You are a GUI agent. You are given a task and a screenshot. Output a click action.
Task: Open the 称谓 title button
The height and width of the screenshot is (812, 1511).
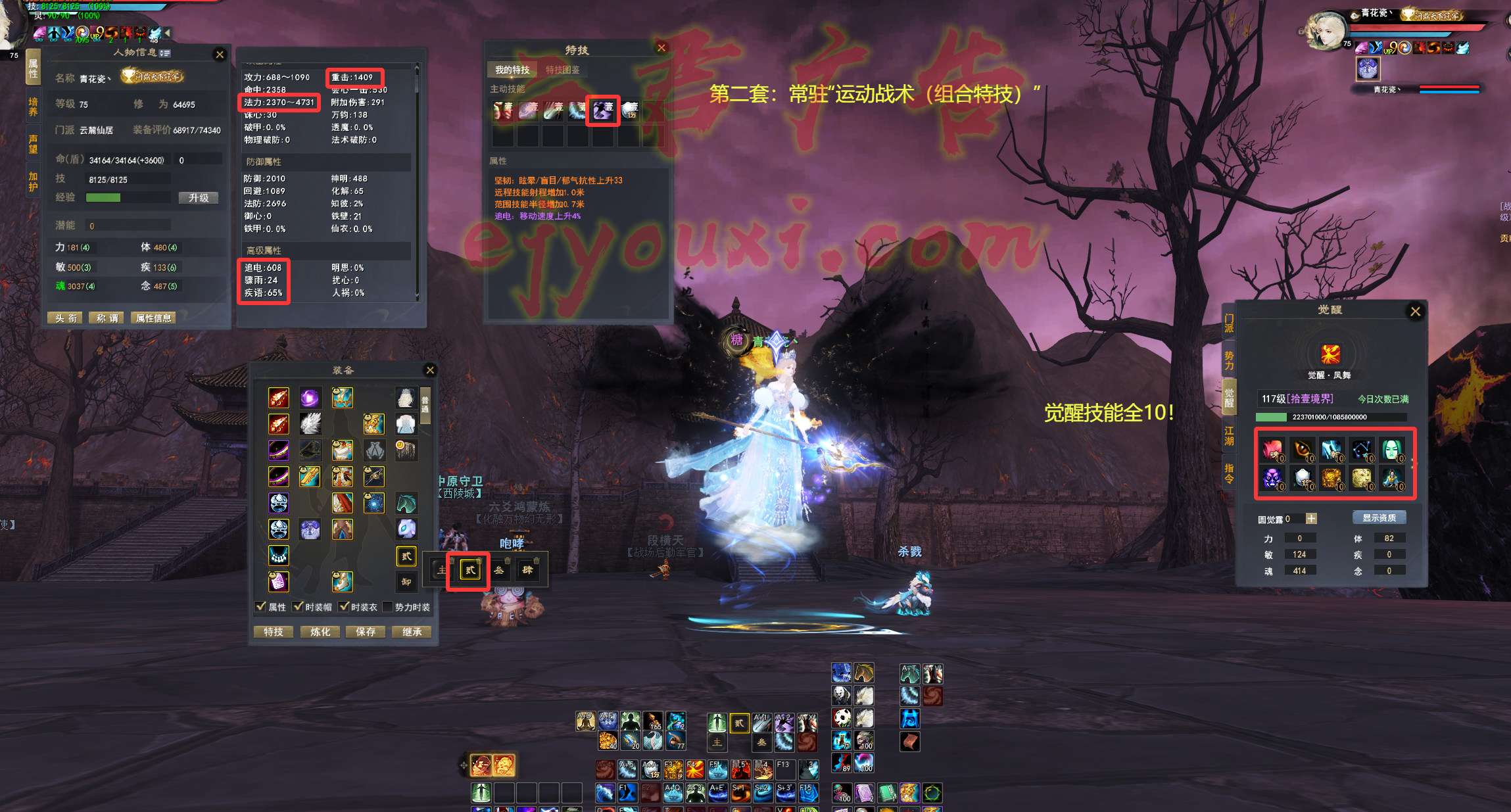(107, 318)
